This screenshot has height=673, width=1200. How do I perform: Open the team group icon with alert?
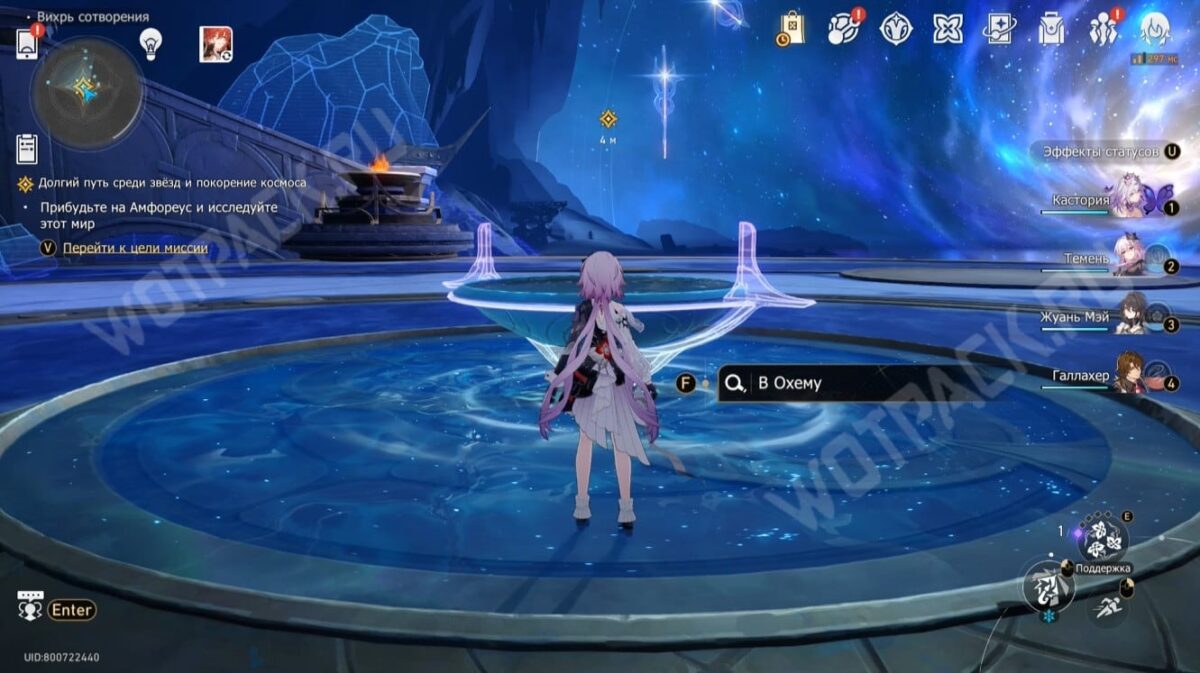click(x=1103, y=29)
